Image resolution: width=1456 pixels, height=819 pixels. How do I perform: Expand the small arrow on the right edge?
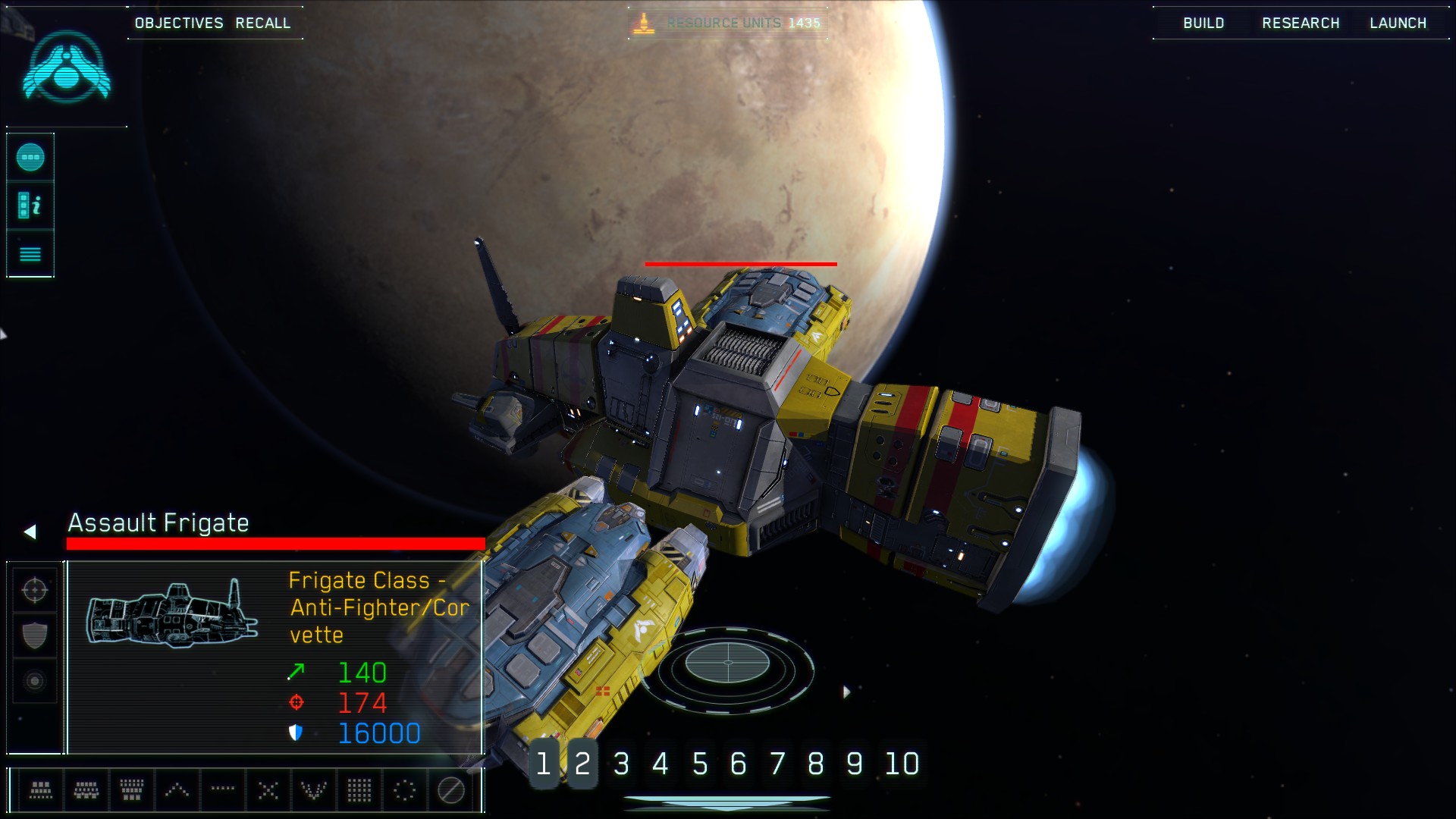point(847,691)
